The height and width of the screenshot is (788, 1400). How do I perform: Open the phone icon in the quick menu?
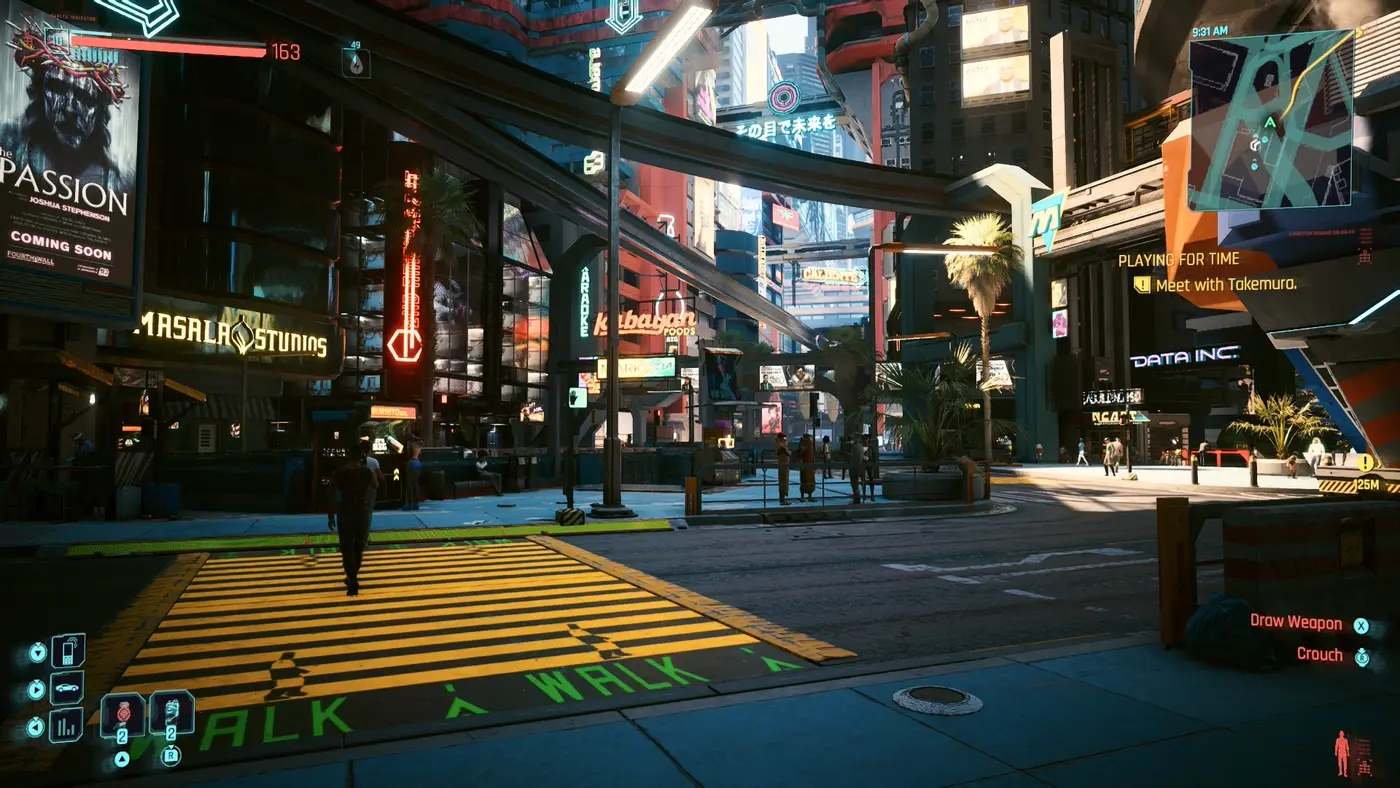click(68, 651)
